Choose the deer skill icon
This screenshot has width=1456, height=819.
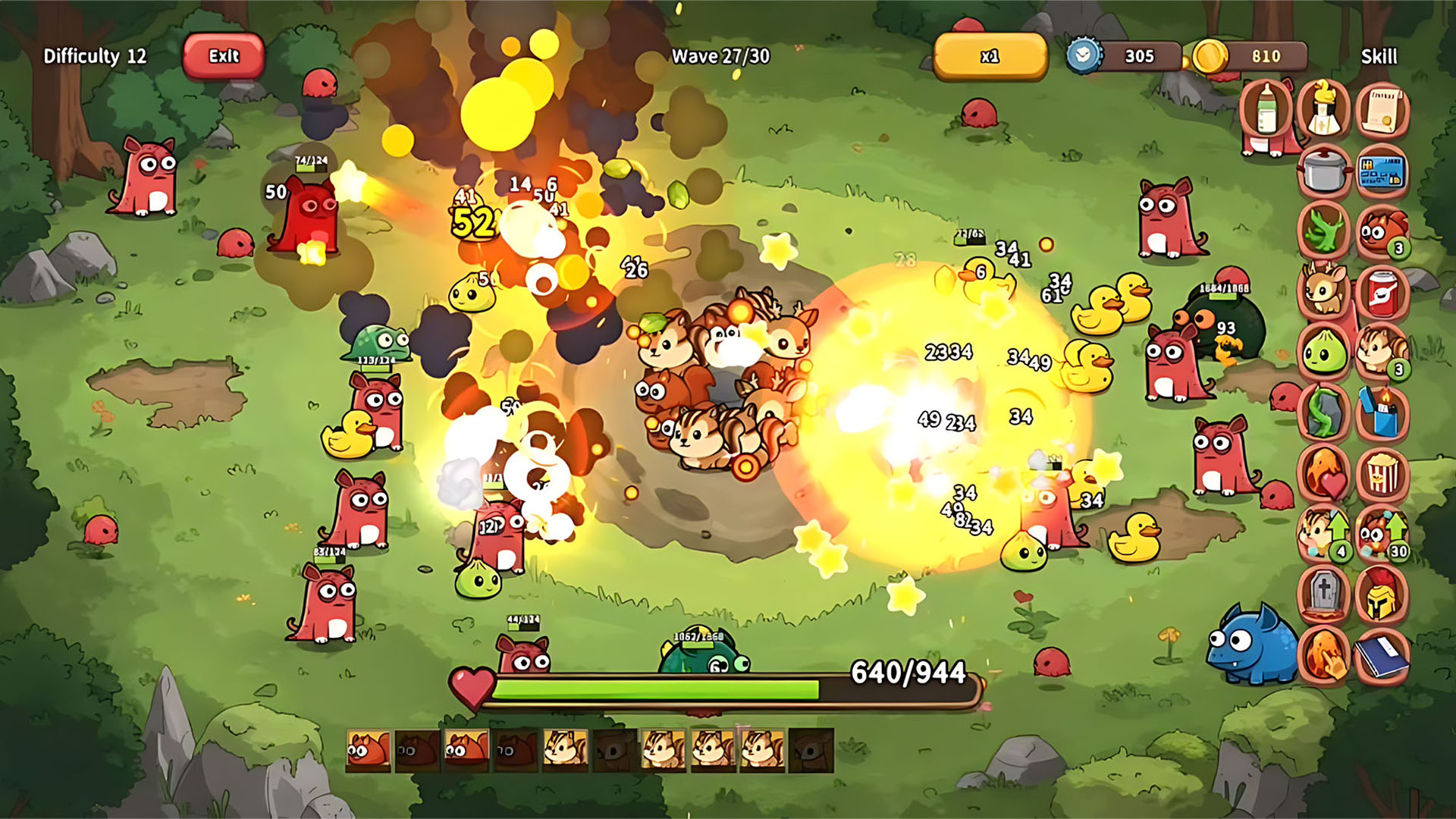coord(1323,291)
